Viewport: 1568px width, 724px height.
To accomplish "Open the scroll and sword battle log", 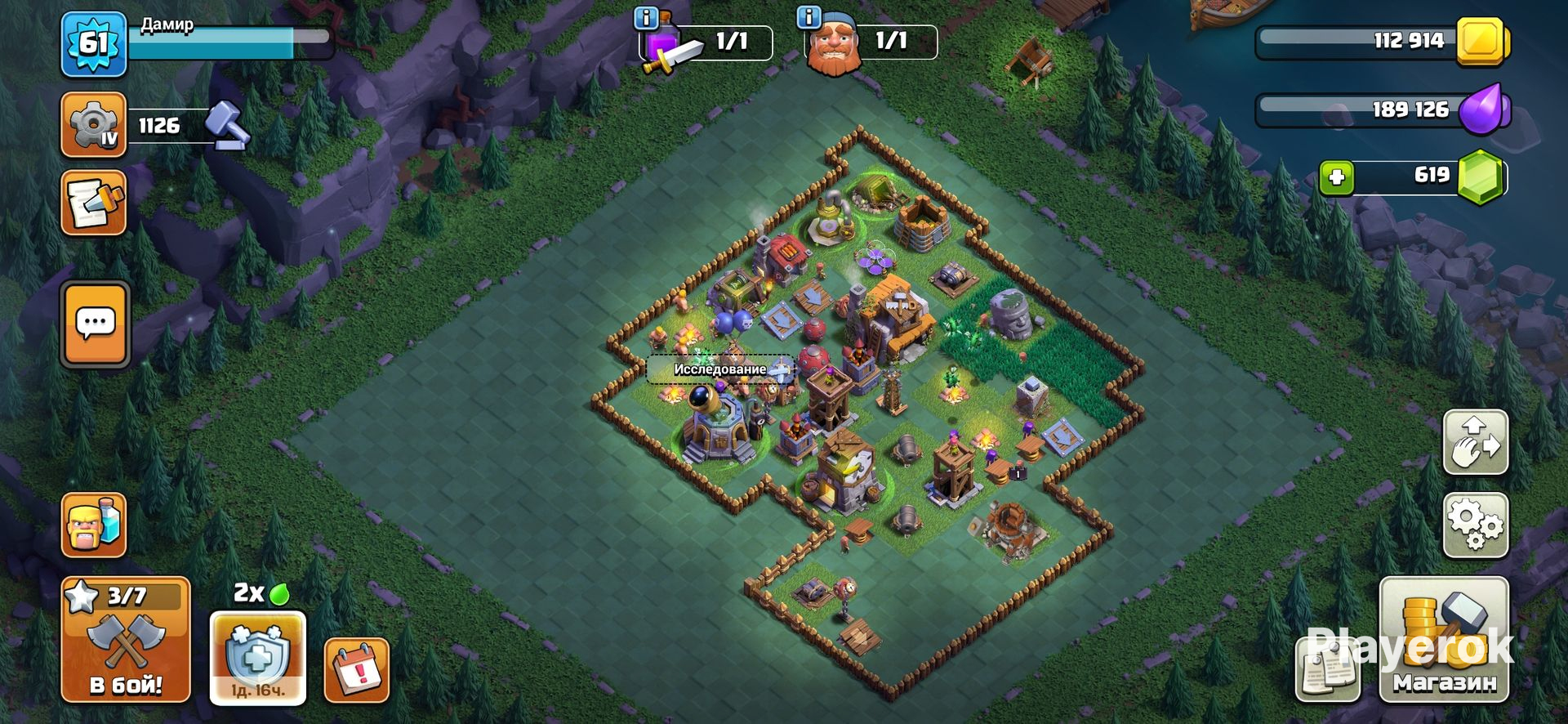I will tap(93, 203).
